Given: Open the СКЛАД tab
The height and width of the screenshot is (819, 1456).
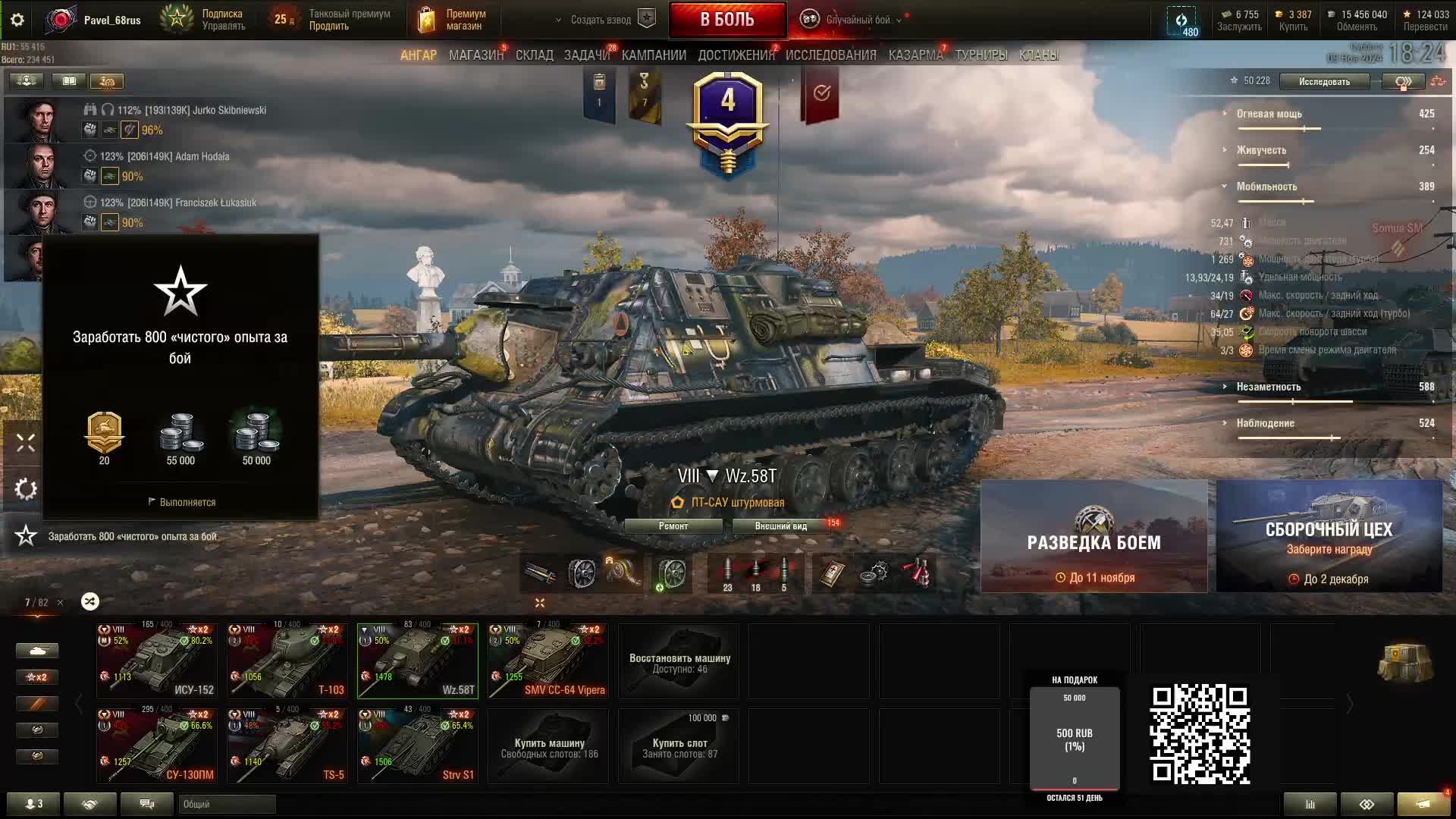Looking at the screenshot, I should click(x=534, y=55).
